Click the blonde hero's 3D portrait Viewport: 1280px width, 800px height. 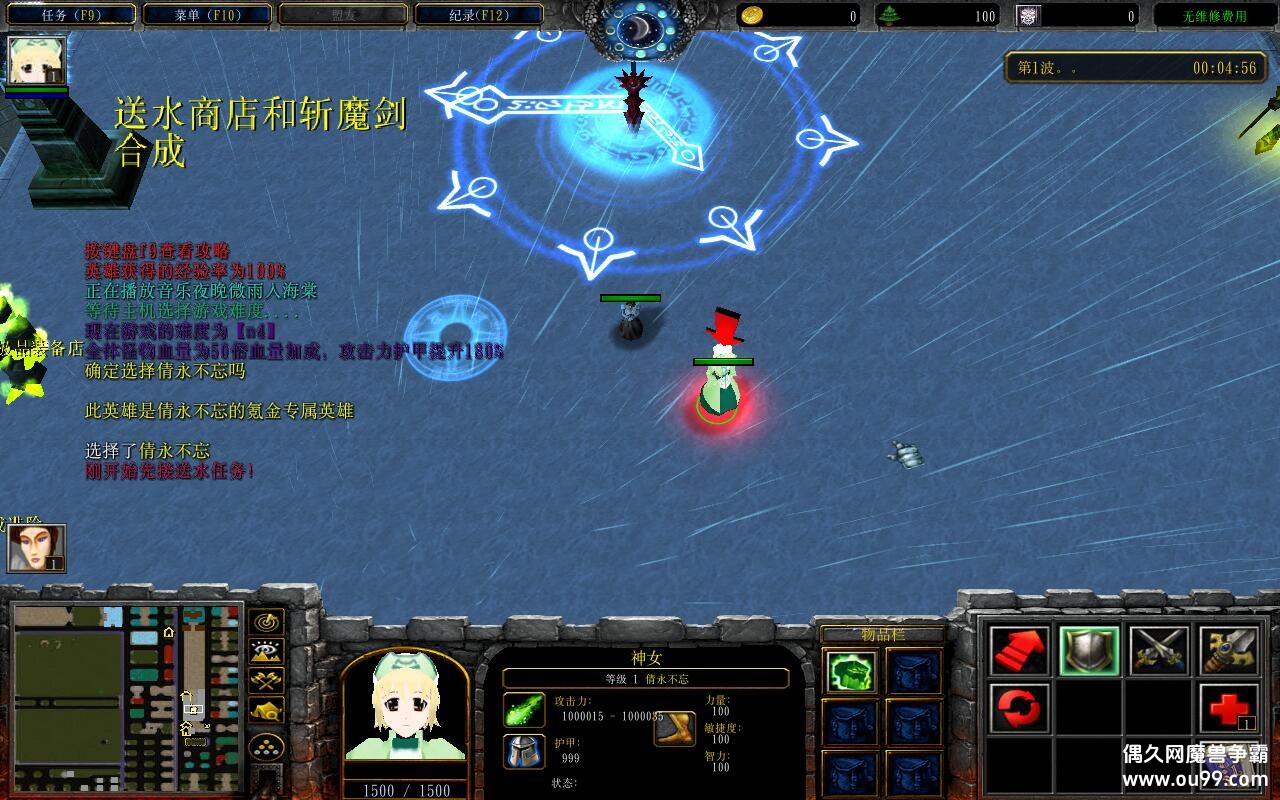tap(405, 712)
